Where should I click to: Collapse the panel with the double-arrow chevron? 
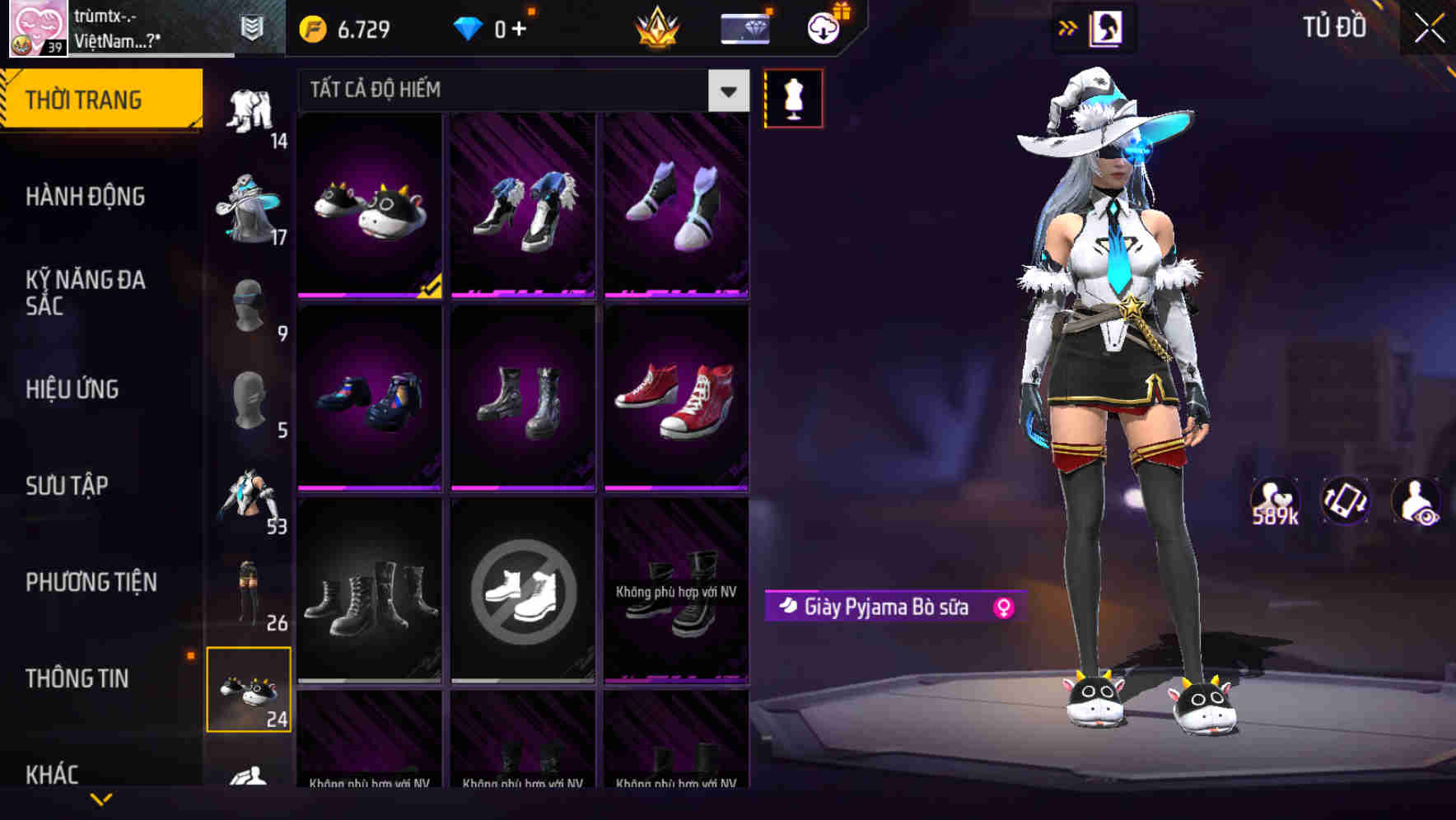pos(1068,27)
